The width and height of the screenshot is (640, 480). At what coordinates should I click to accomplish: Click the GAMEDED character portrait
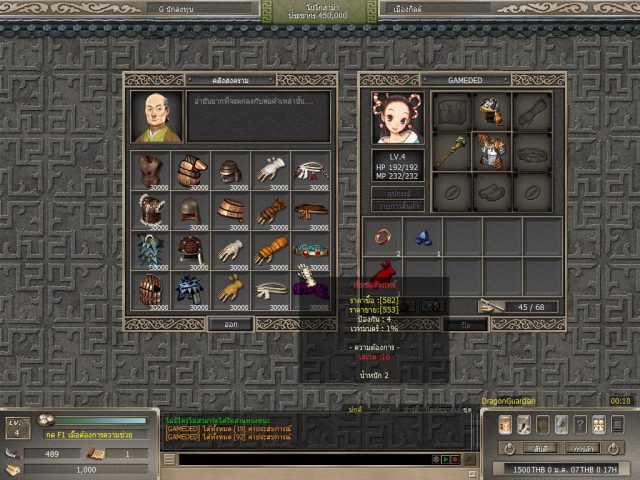pyautogui.click(x=397, y=118)
